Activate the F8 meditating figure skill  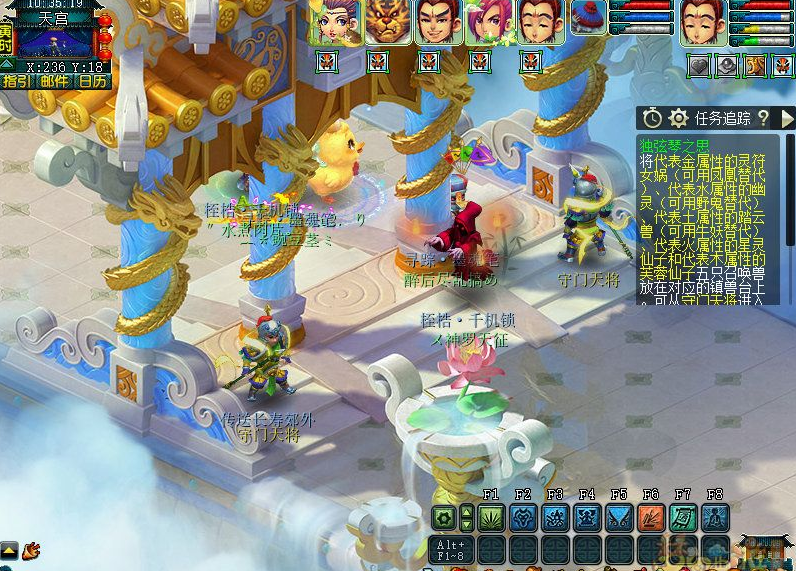(x=715, y=518)
